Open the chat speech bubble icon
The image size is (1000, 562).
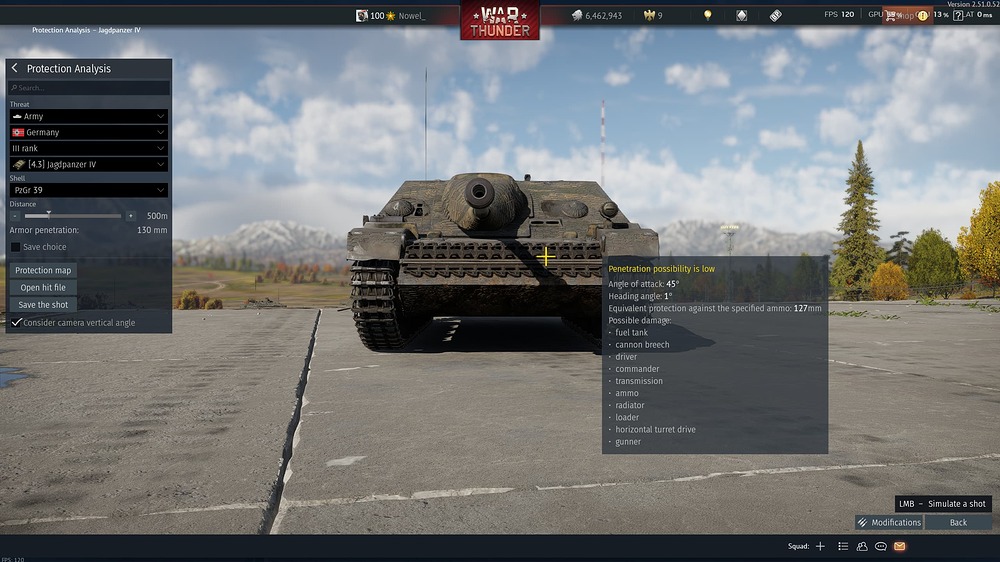(881, 546)
